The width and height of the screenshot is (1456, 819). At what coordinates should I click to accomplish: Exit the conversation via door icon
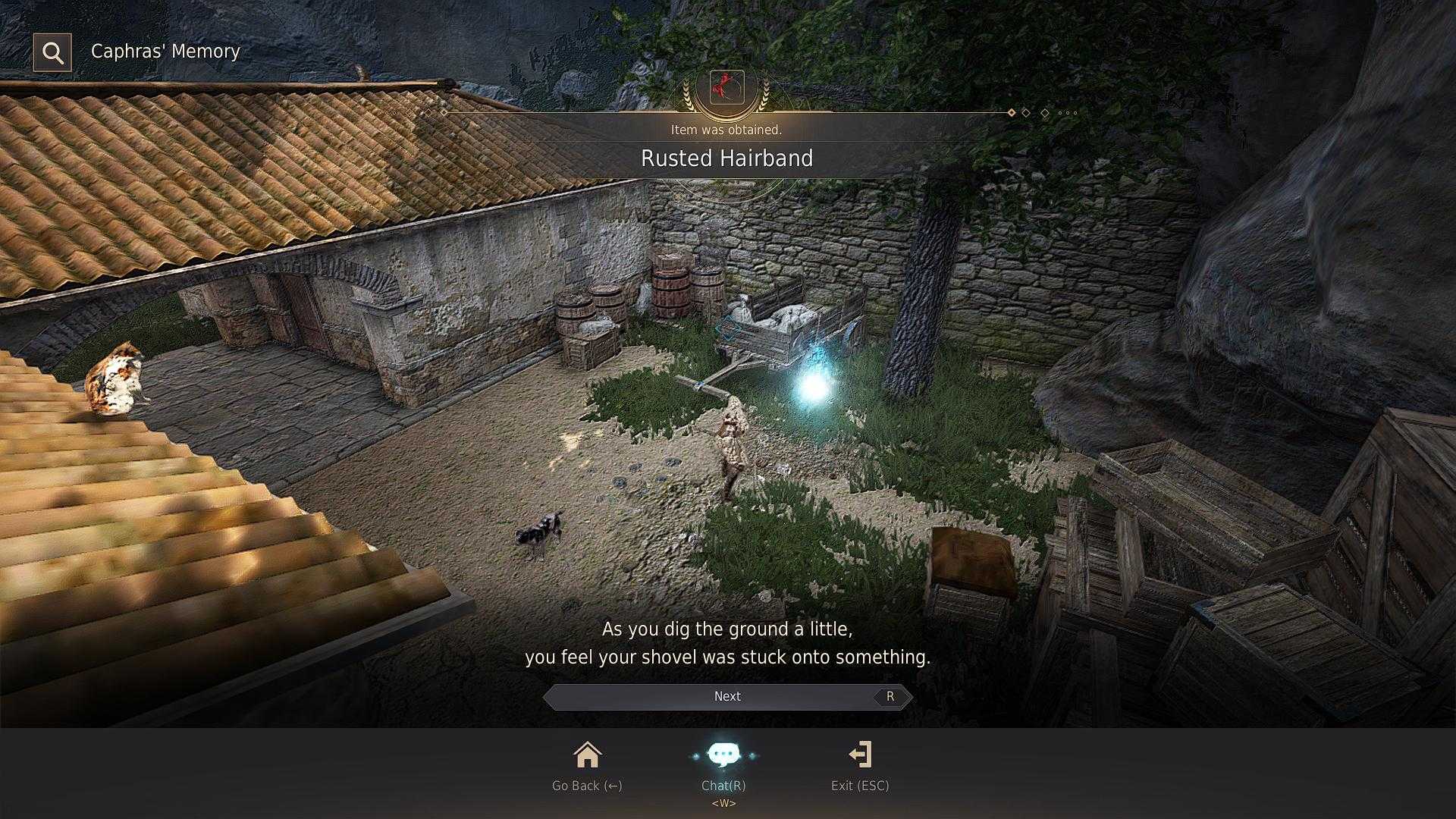(x=860, y=755)
